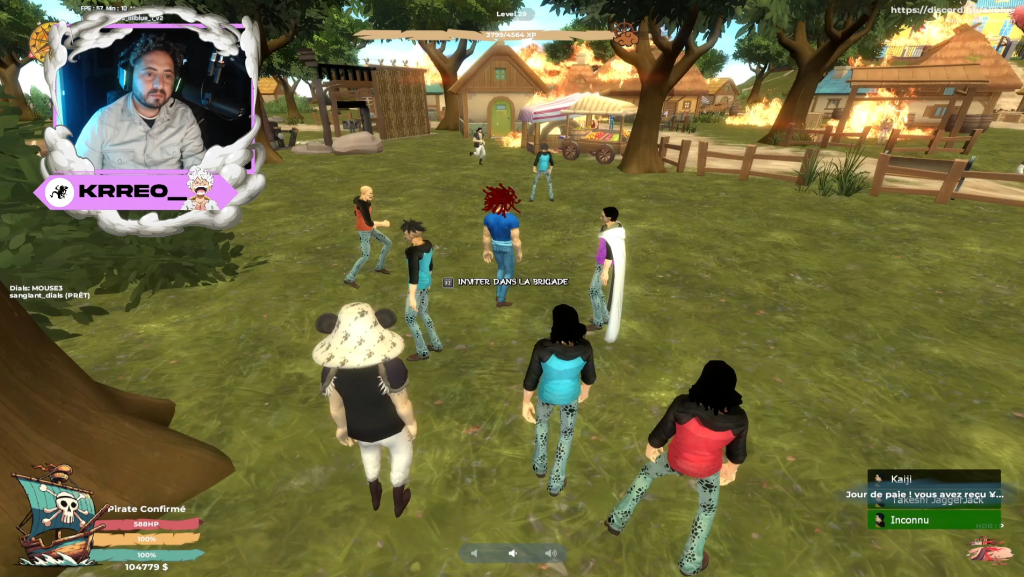This screenshot has width=1024, height=577.
Task: Click the low voice range speaker icon
Action: (475, 553)
